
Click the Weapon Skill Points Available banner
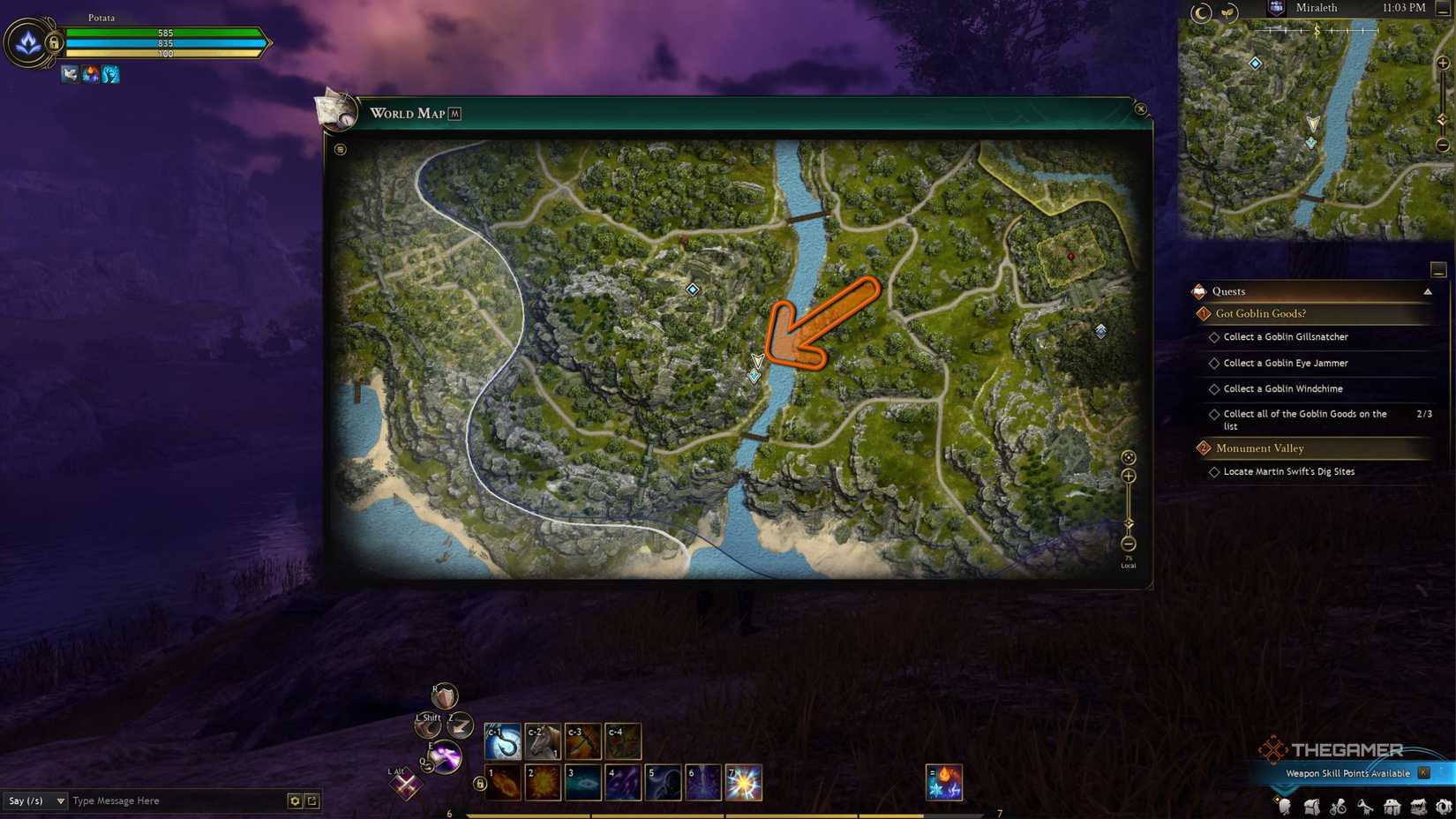coord(1348,772)
